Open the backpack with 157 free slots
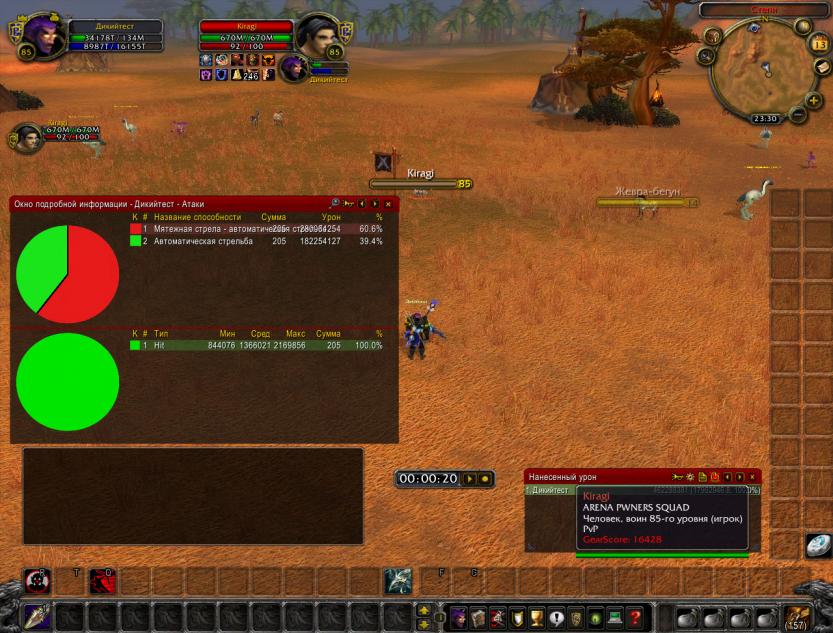Viewport: 833px width, 633px height. [x=796, y=616]
